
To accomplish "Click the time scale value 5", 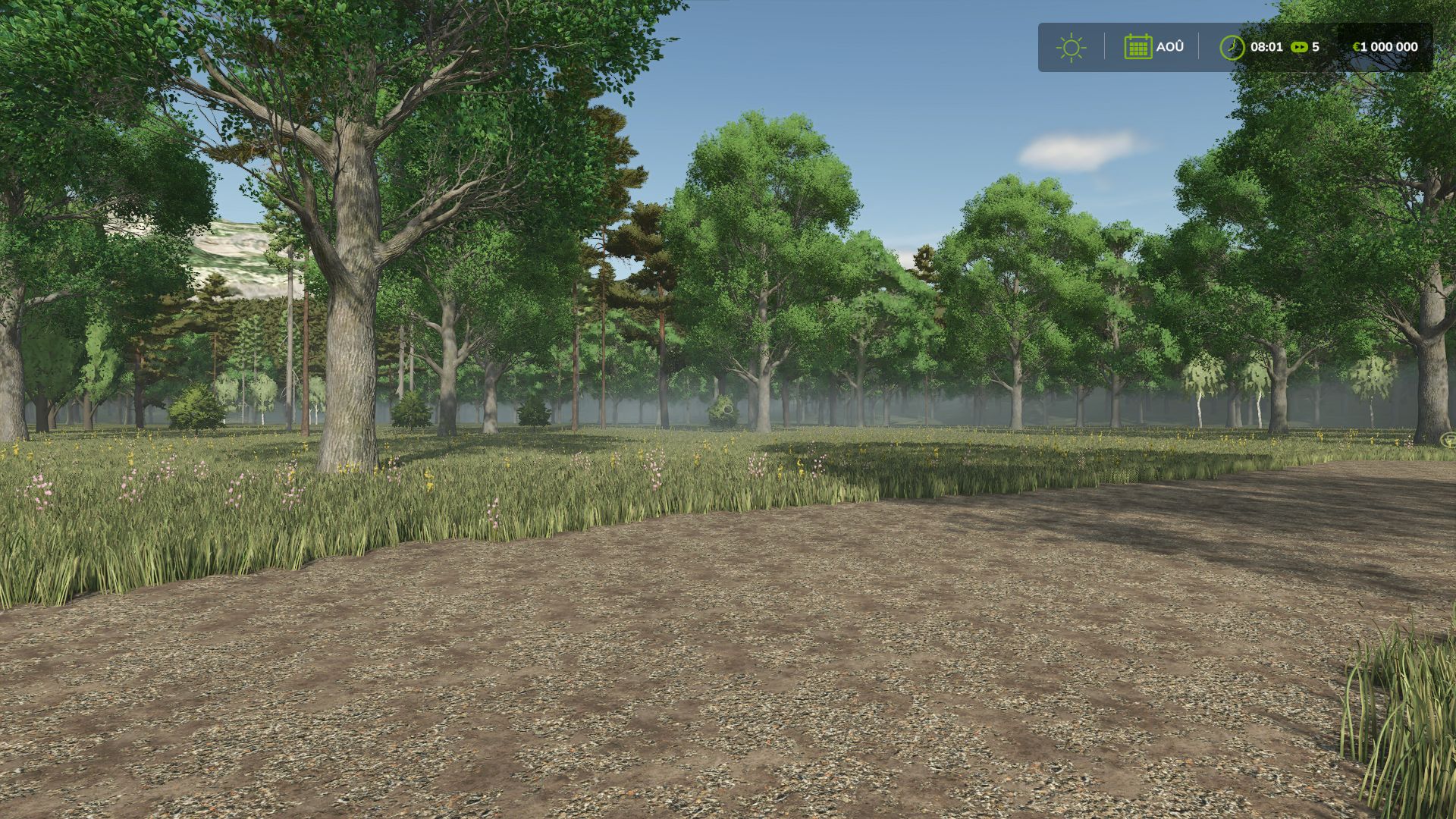I will click(1316, 47).
